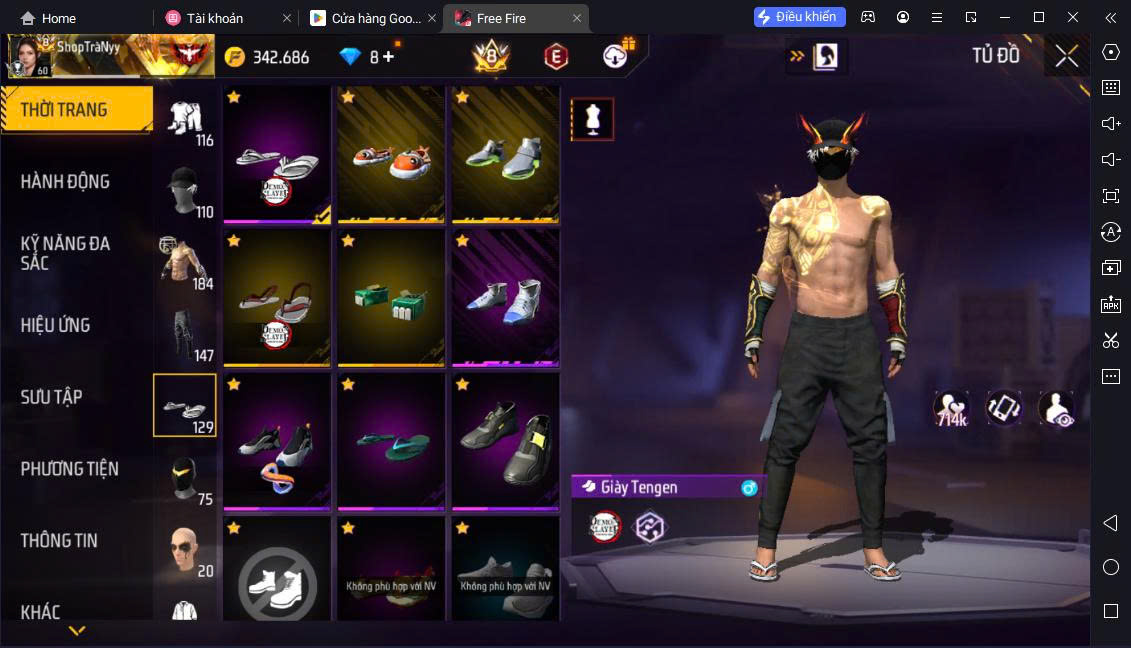Select the black sneakers with yellow tag

tap(505, 441)
